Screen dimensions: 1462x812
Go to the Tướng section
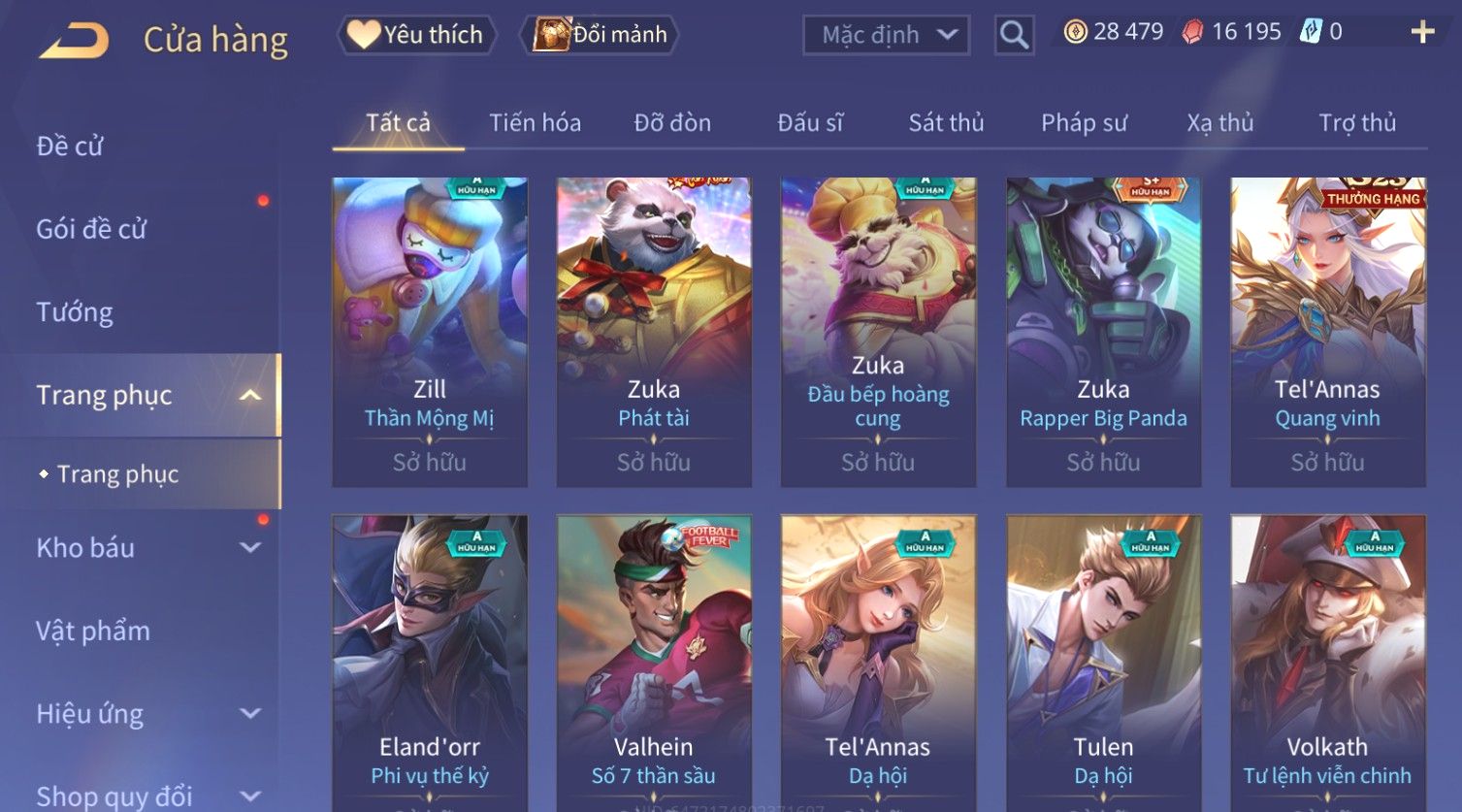point(75,312)
